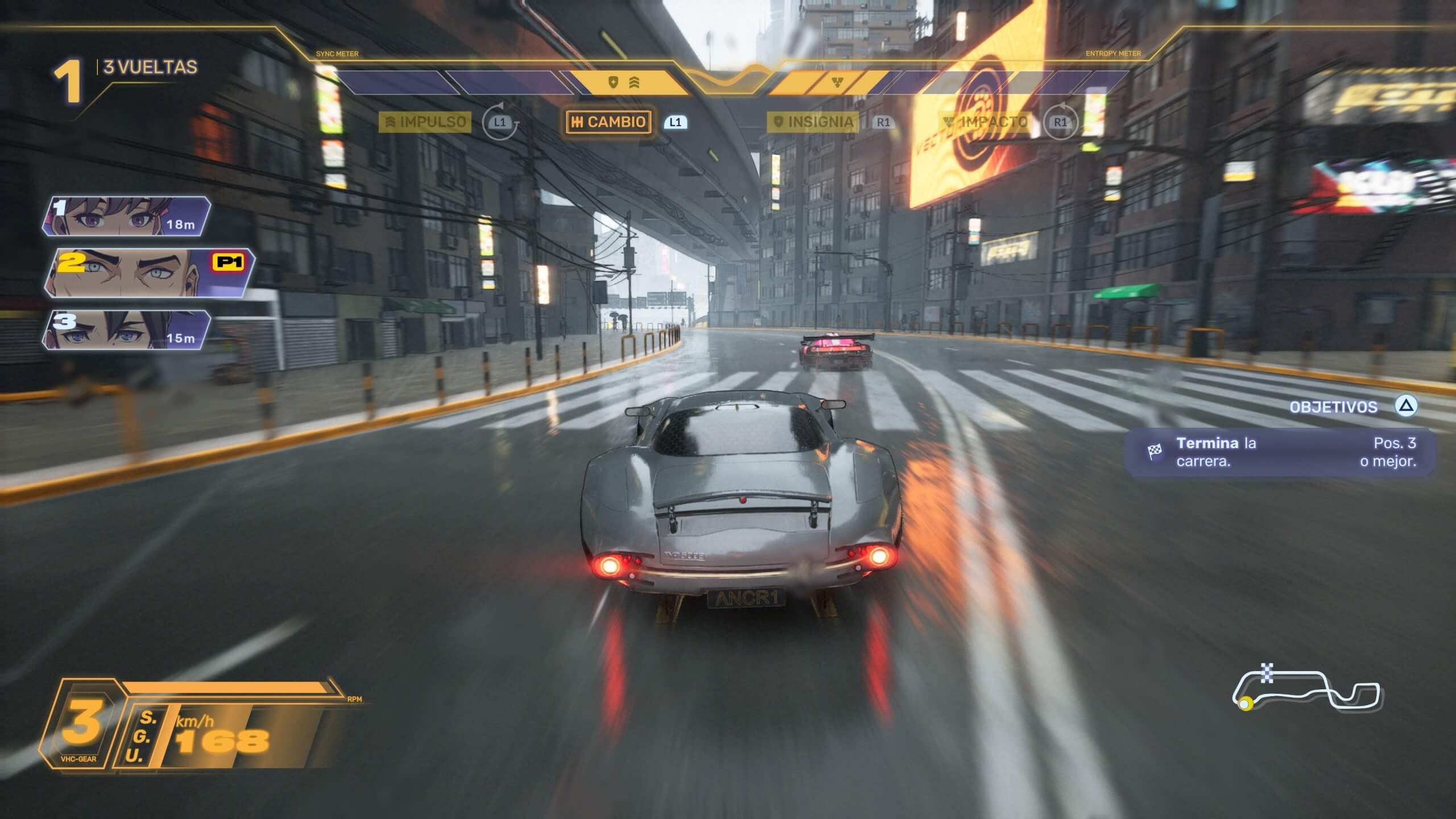Pick the third-place racer portrait

pos(126,330)
